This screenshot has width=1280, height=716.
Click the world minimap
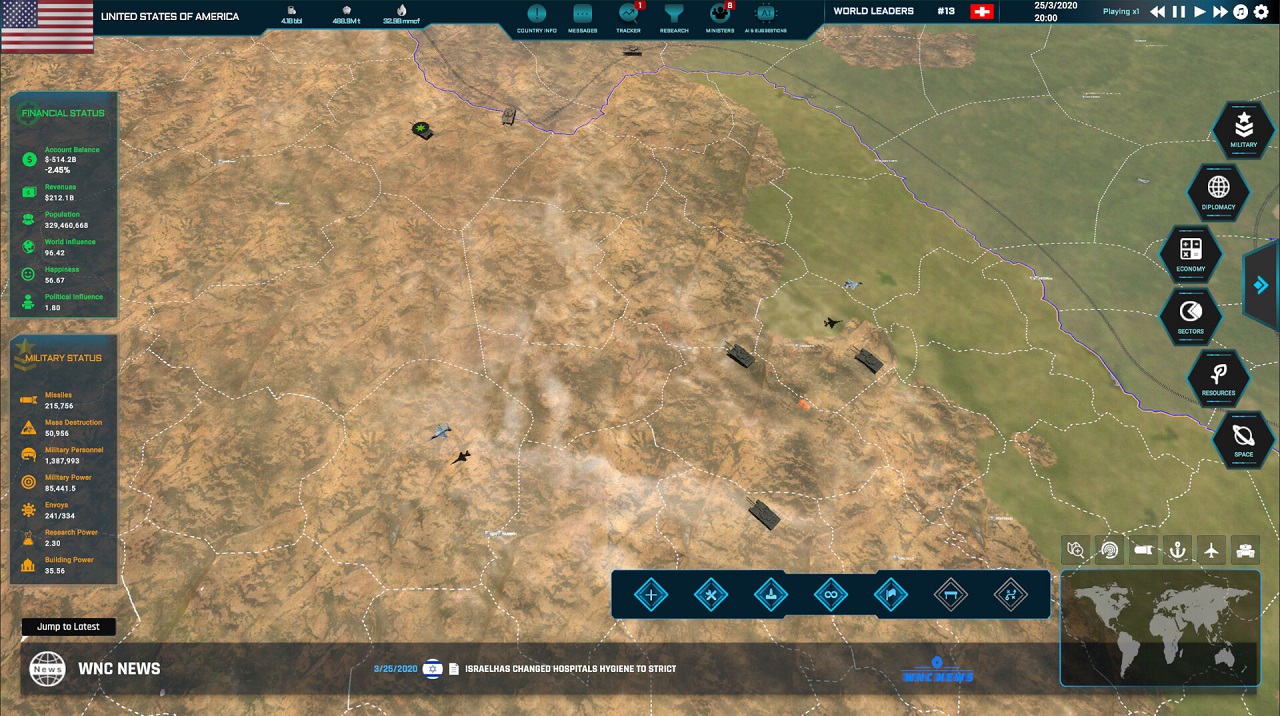pos(1160,628)
